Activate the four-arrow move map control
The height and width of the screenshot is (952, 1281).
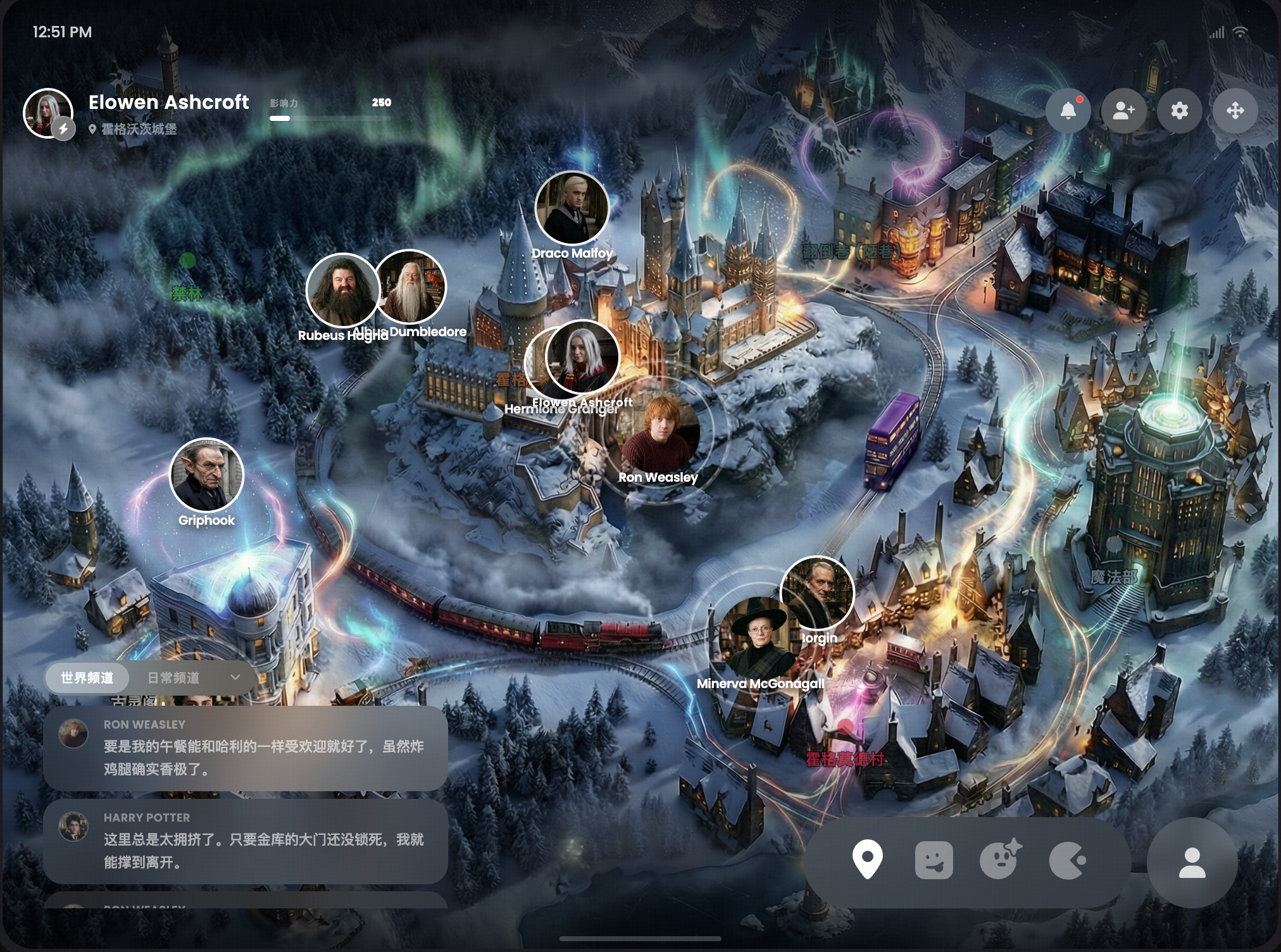coord(1235,111)
